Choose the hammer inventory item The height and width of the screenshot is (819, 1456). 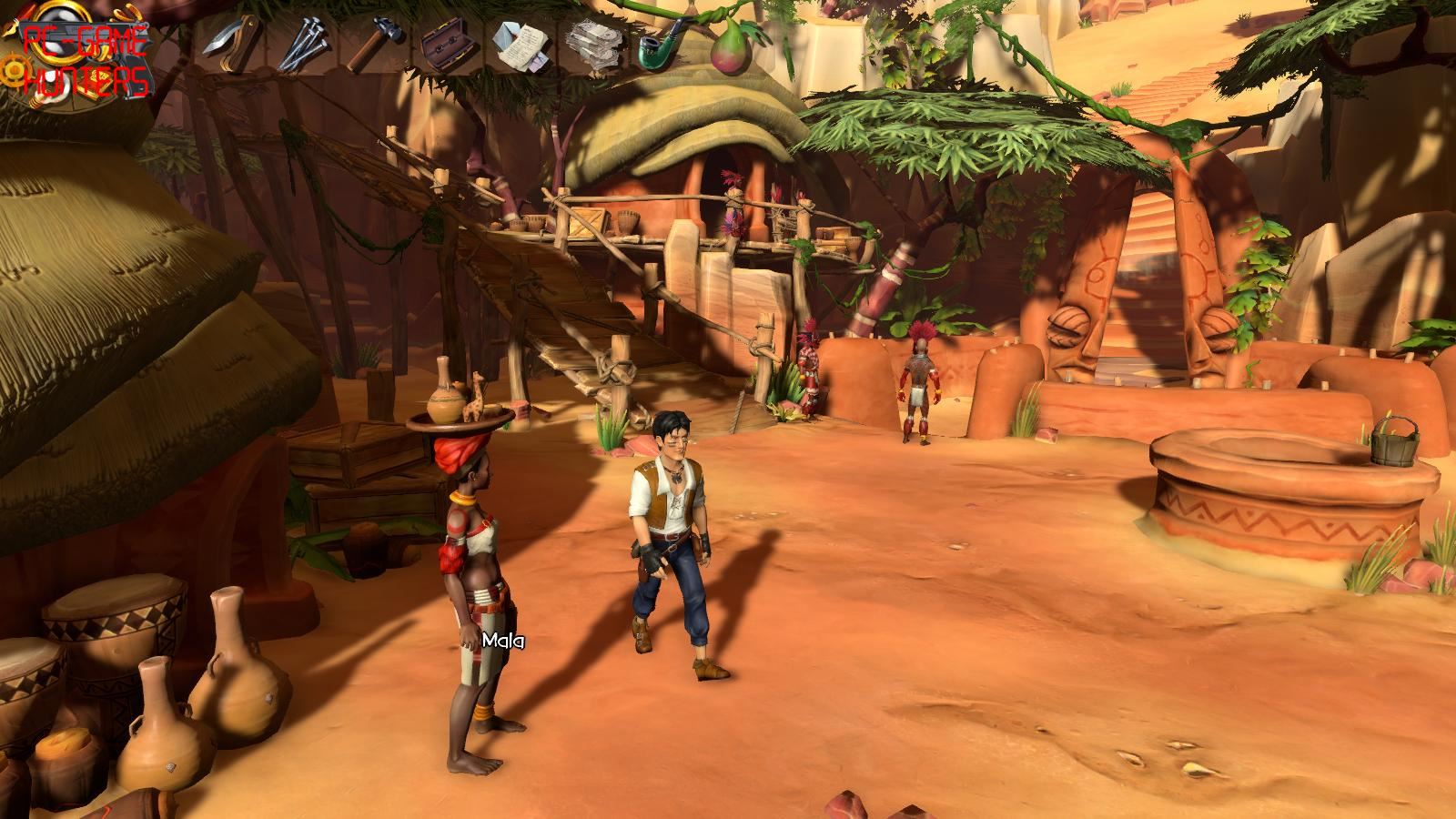[371, 44]
